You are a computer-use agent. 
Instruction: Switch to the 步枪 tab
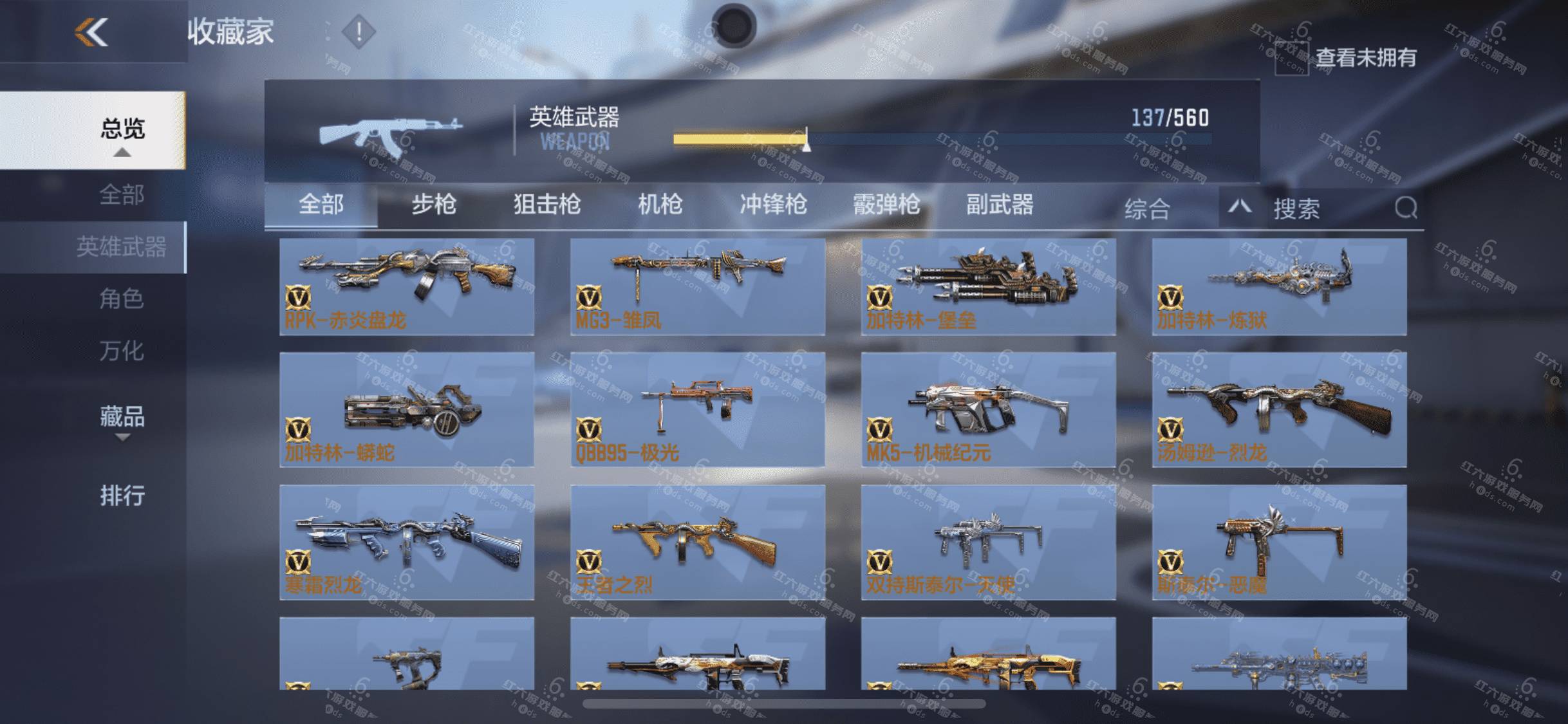pyautogui.click(x=434, y=205)
